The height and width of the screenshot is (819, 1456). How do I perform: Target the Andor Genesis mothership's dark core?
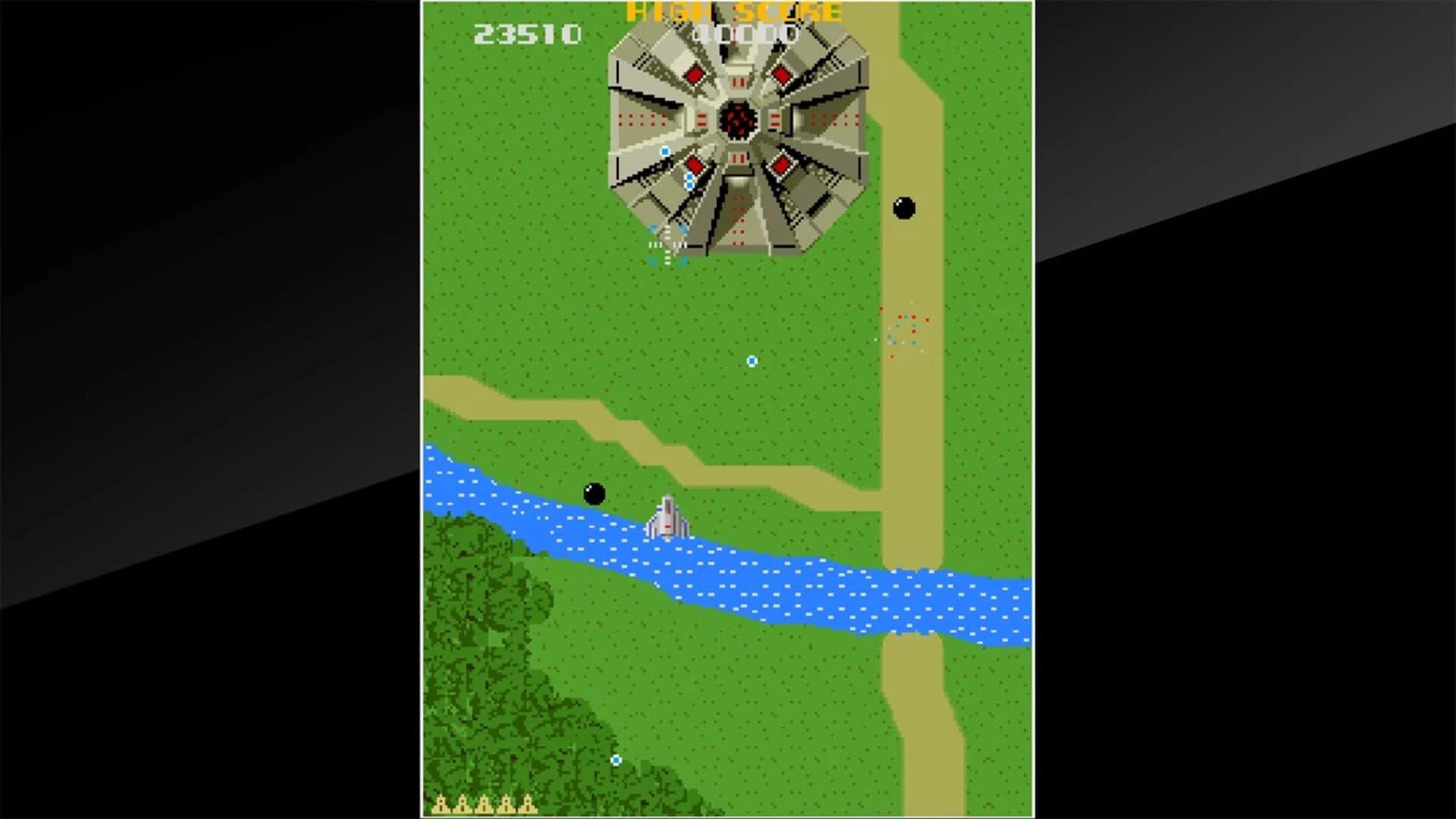click(739, 120)
